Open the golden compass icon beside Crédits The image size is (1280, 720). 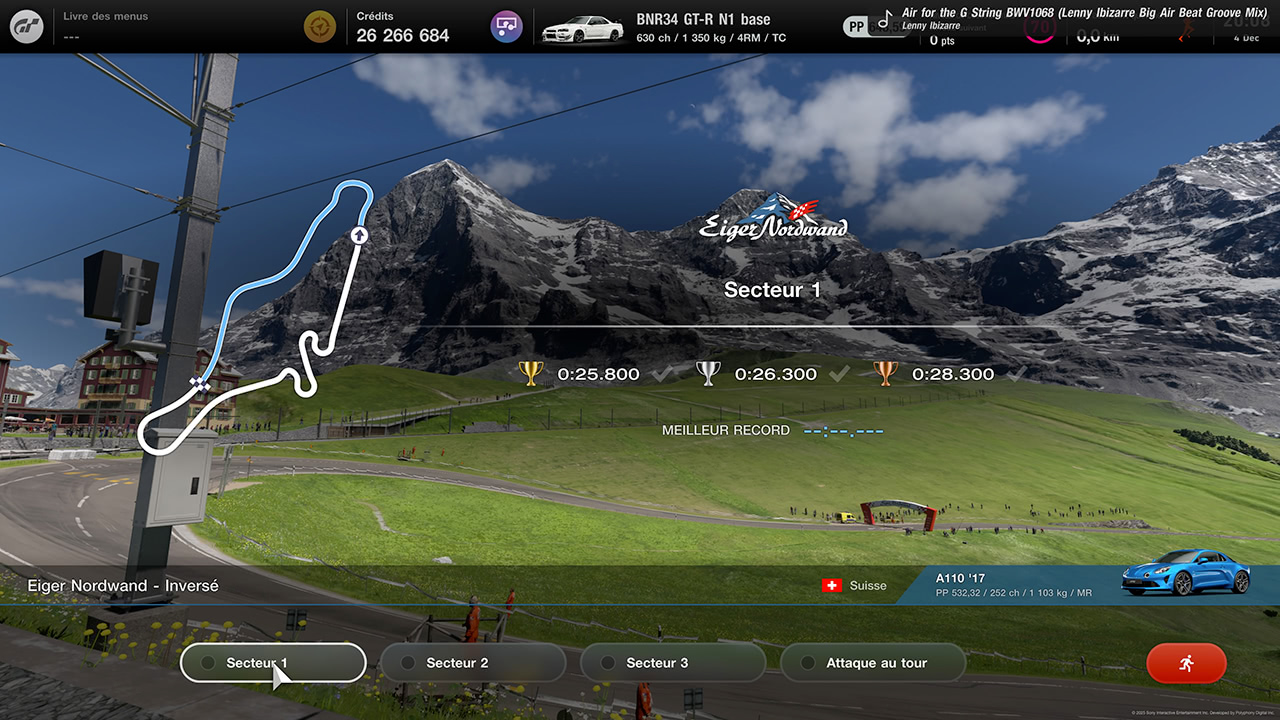pos(319,26)
